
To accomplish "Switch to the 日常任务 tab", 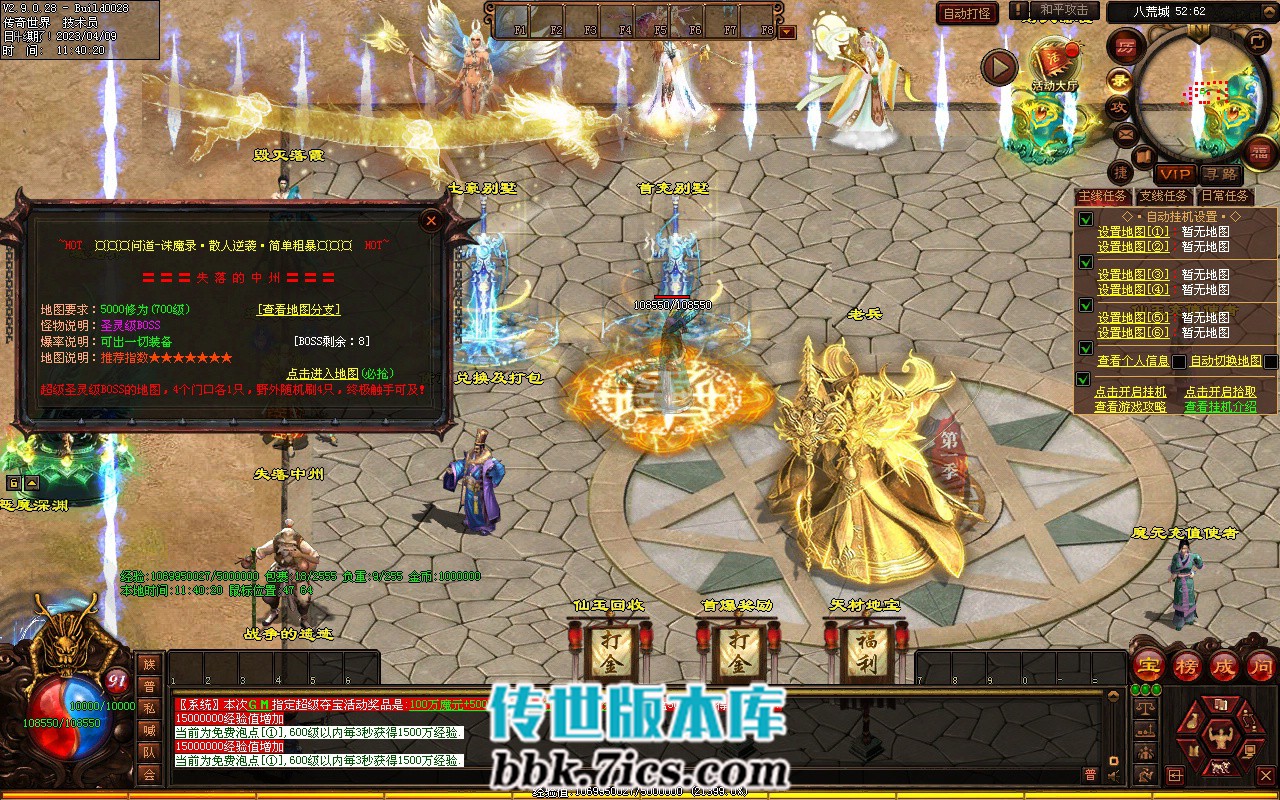I will [x=1225, y=197].
